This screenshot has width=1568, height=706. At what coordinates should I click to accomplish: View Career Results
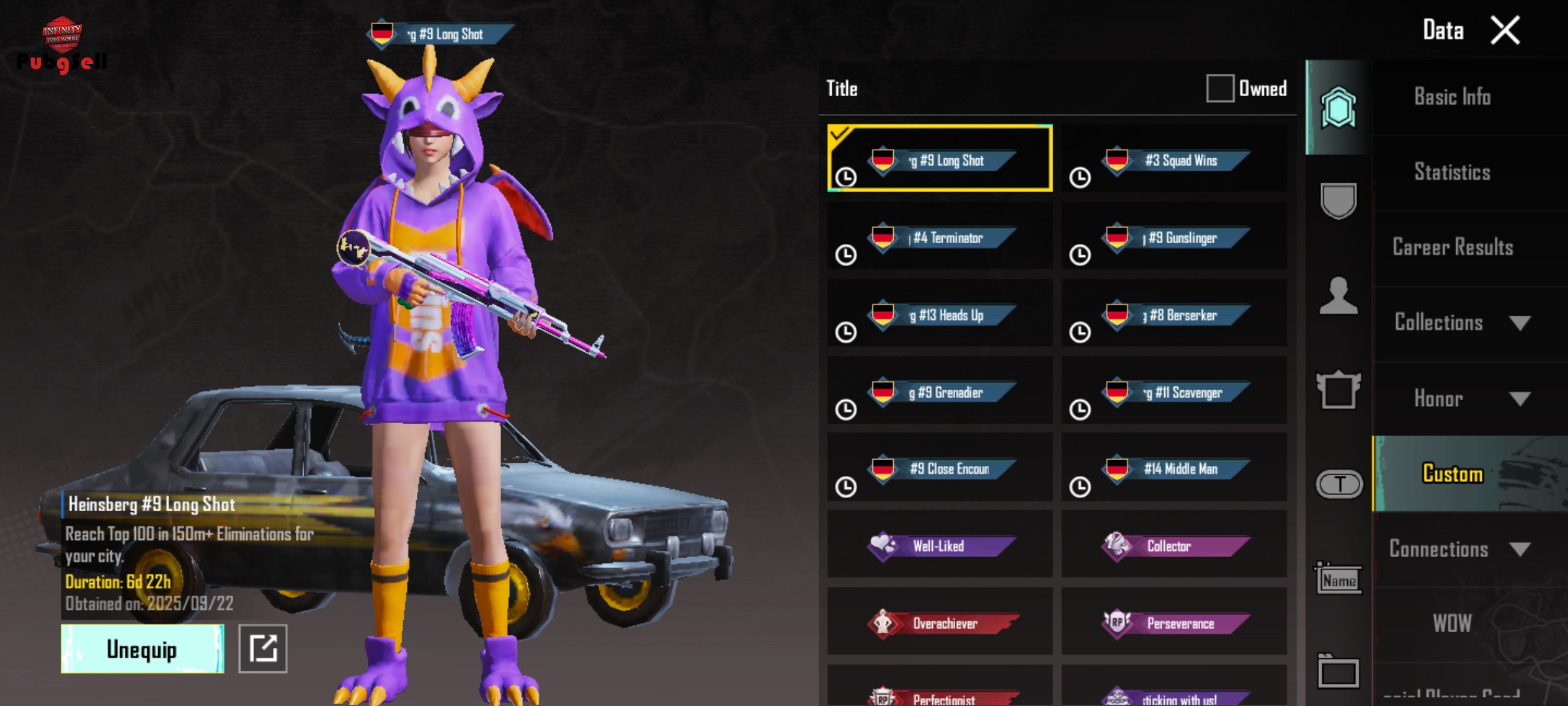pyautogui.click(x=1452, y=248)
